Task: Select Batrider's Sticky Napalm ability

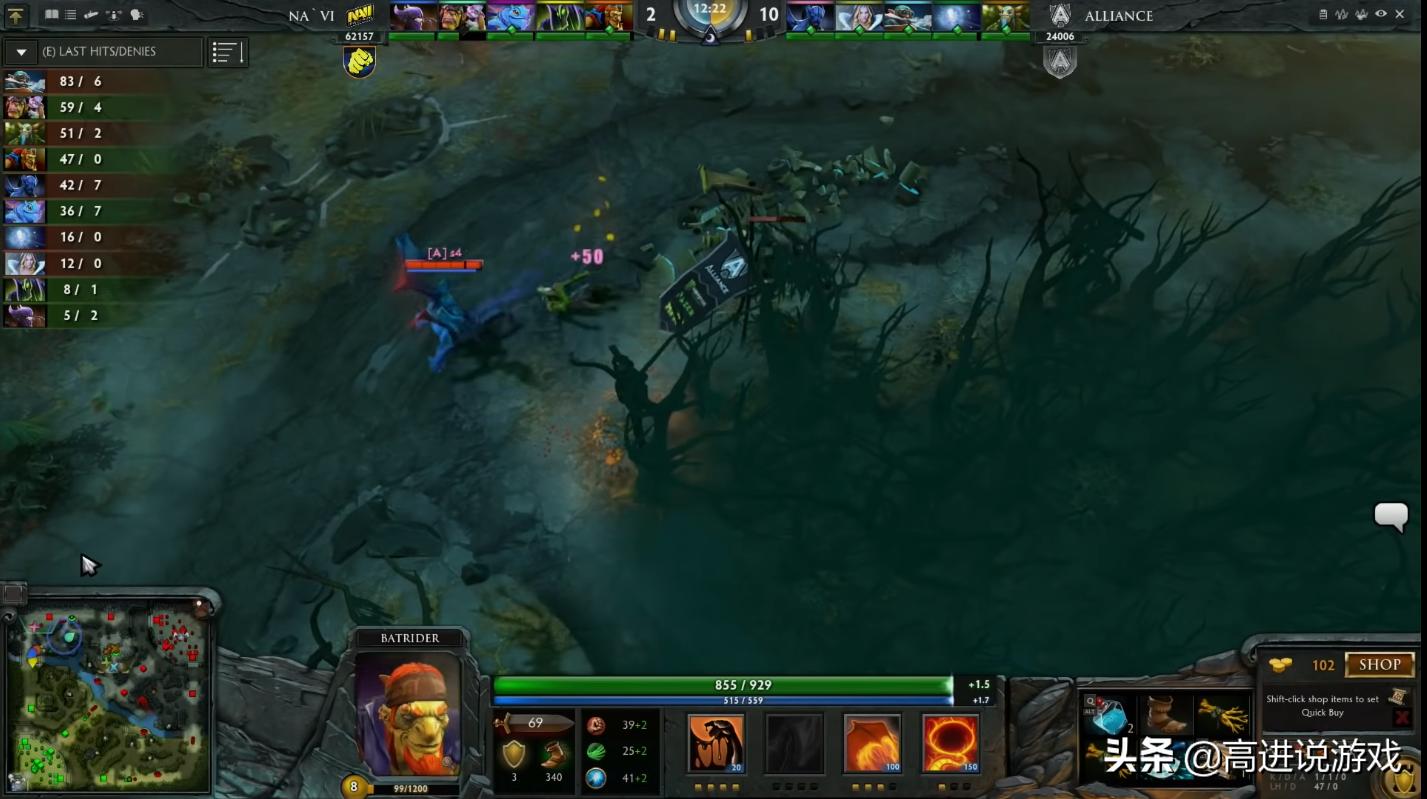Action: [716, 742]
